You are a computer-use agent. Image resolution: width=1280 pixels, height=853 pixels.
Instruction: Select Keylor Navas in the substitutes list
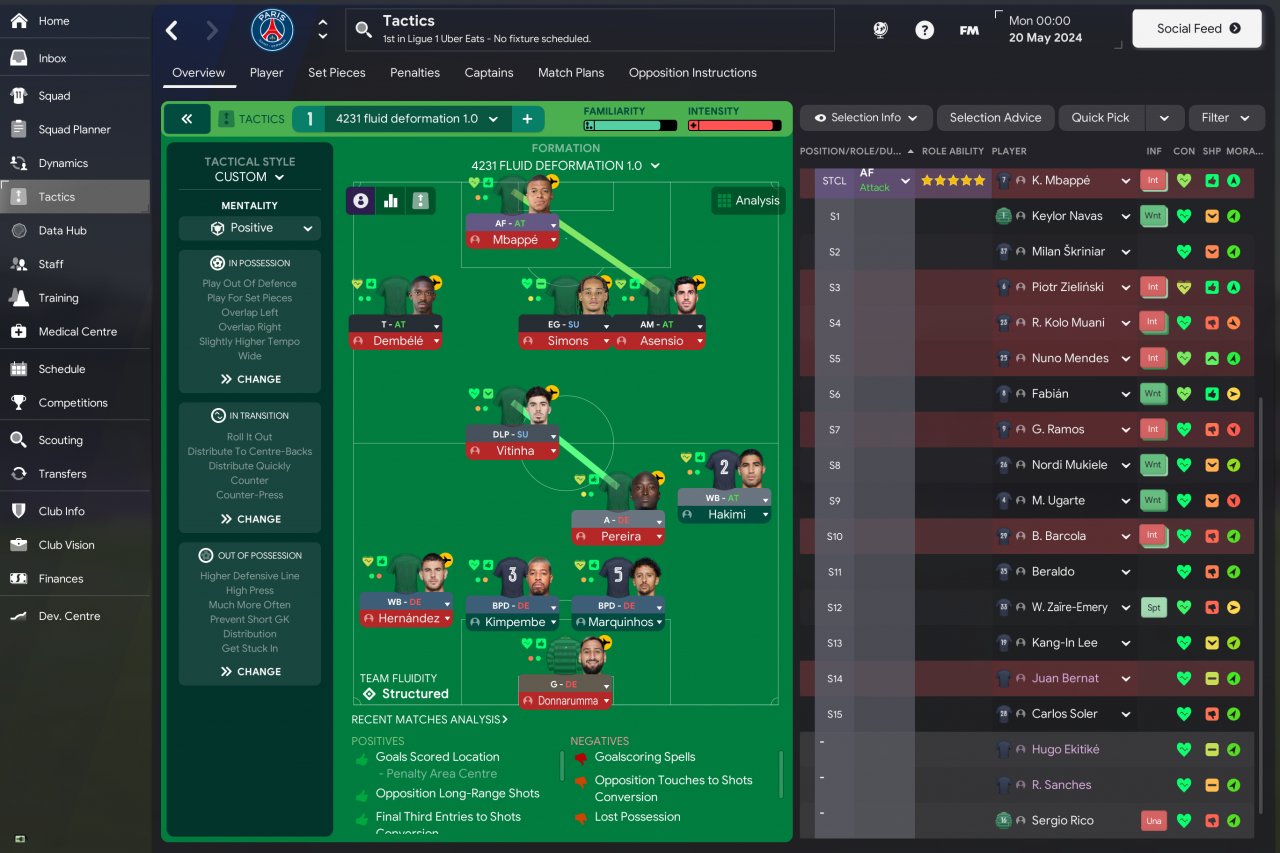click(1066, 216)
